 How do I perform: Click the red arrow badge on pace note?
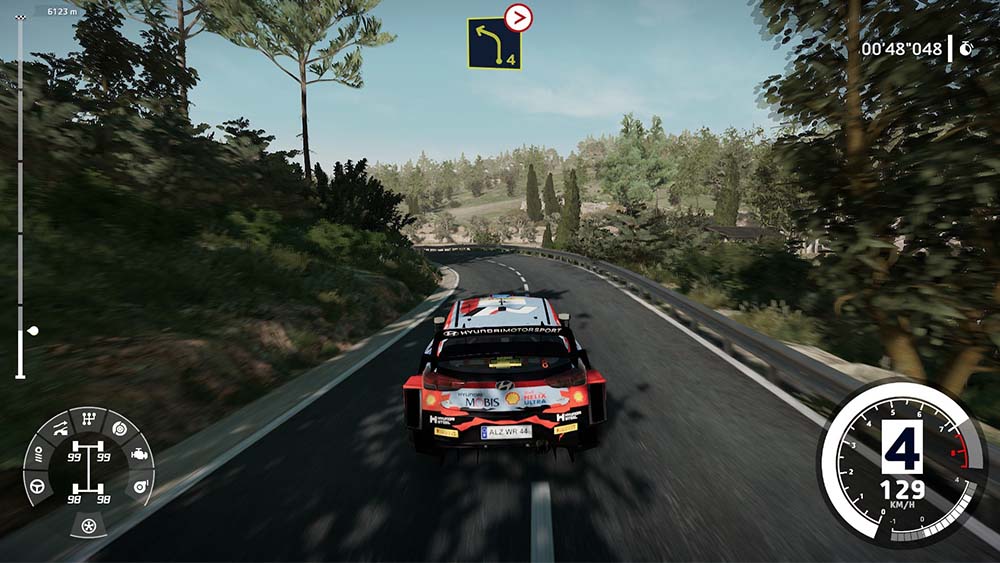[518, 17]
